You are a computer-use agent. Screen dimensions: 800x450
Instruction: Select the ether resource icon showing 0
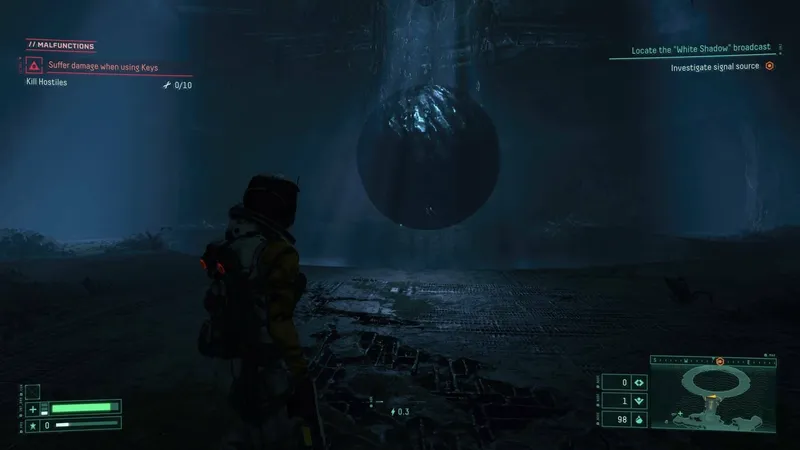pos(640,382)
